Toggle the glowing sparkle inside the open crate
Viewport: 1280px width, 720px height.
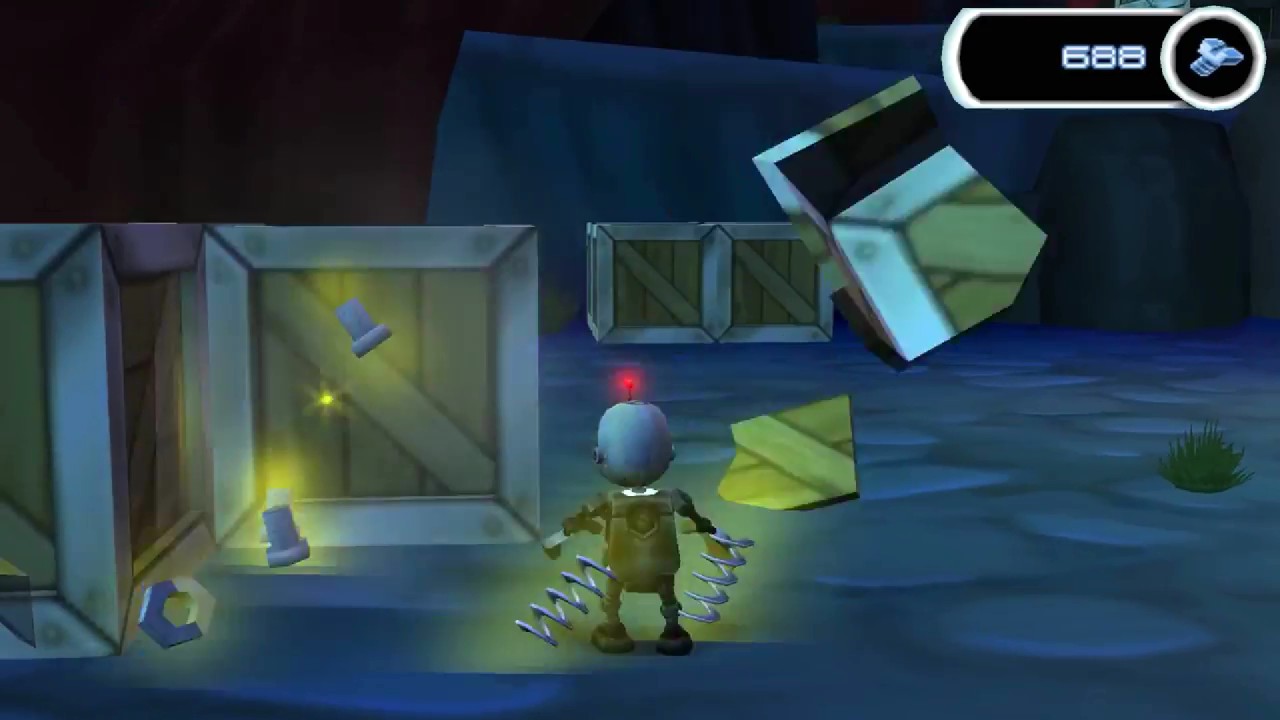click(325, 398)
